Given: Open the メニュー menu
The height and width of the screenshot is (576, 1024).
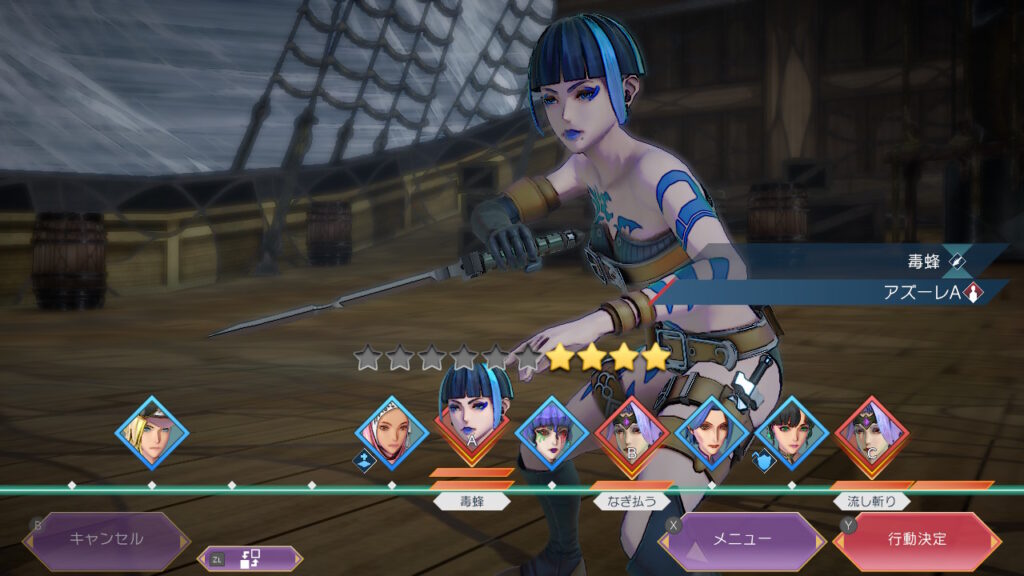Looking at the screenshot, I should 741,540.
